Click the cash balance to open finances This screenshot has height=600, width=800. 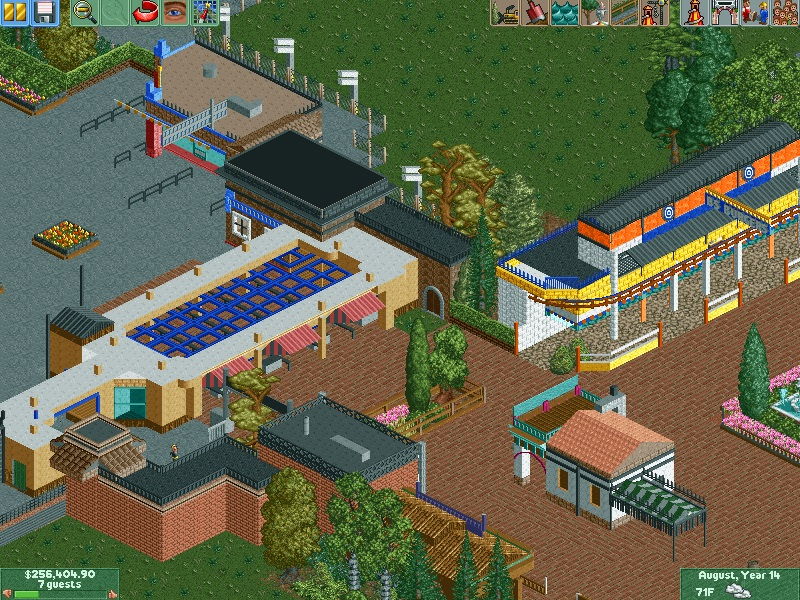click(x=60, y=575)
